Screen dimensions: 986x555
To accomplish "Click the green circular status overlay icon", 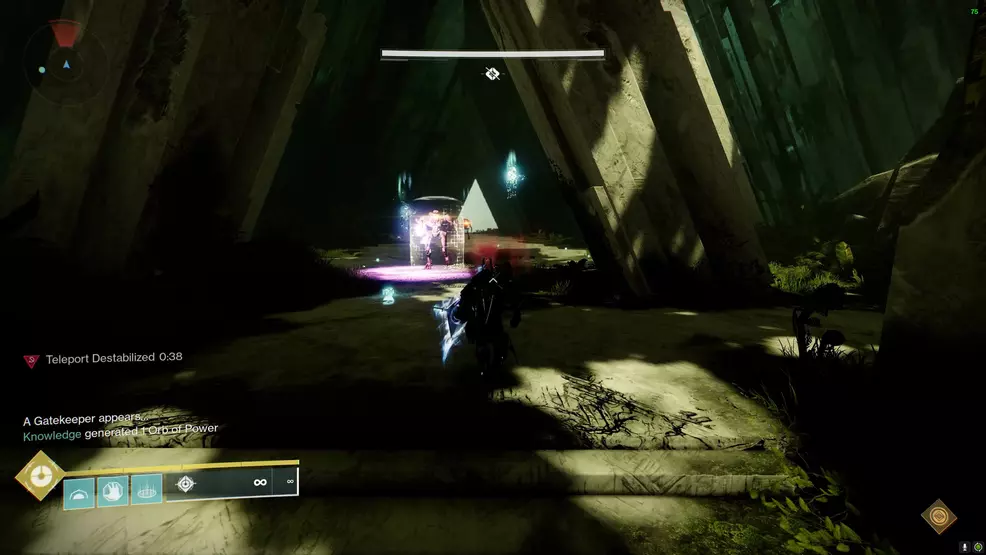I will tap(977, 547).
